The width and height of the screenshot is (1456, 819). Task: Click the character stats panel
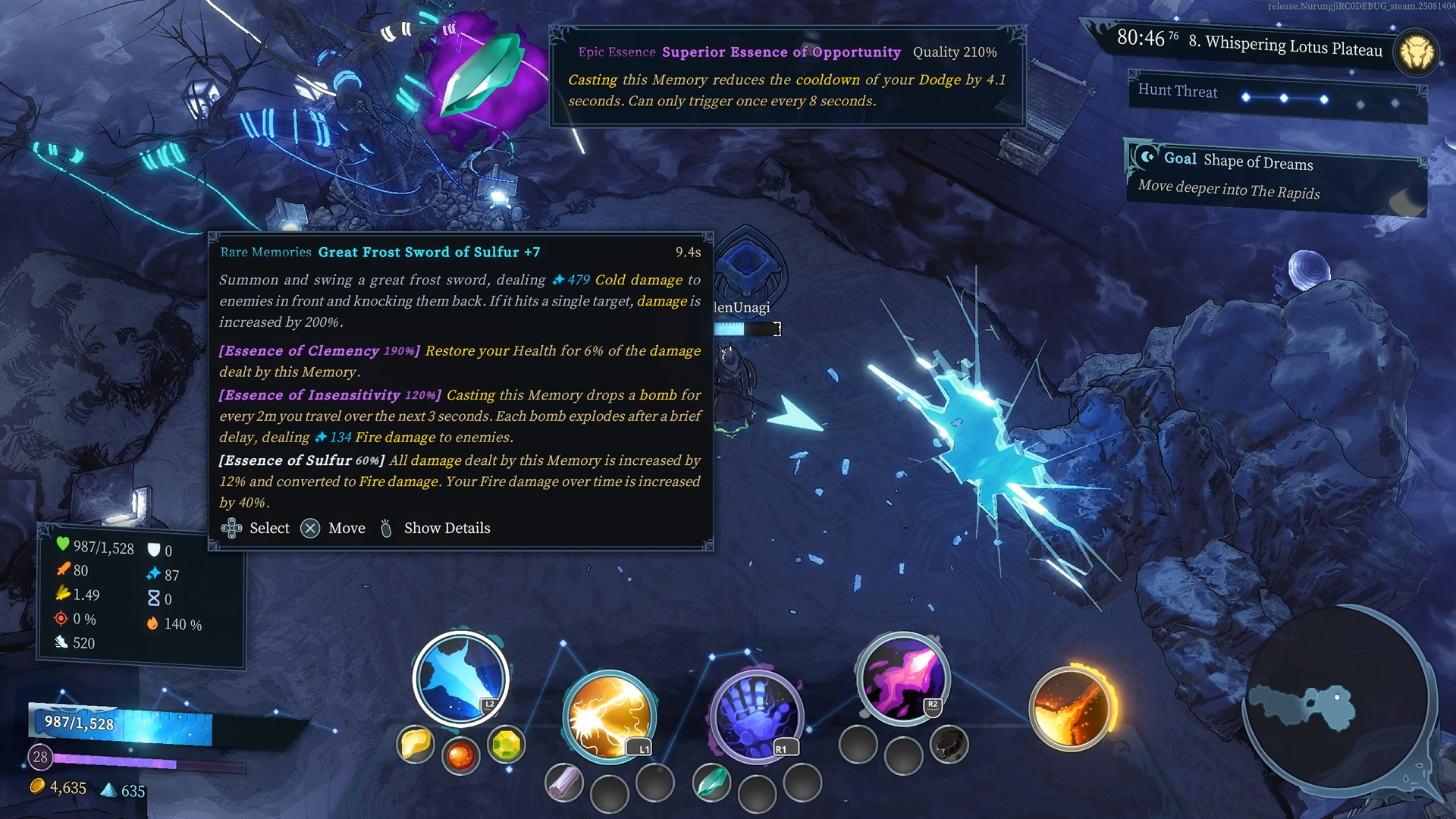(141, 595)
